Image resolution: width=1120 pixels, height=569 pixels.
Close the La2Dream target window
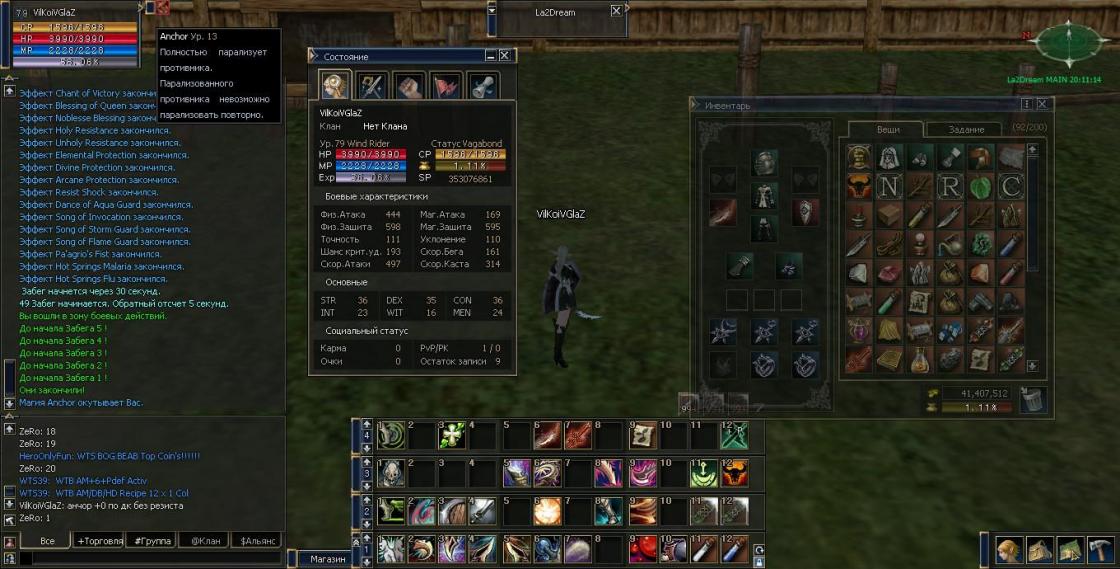click(x=617, y=12)
